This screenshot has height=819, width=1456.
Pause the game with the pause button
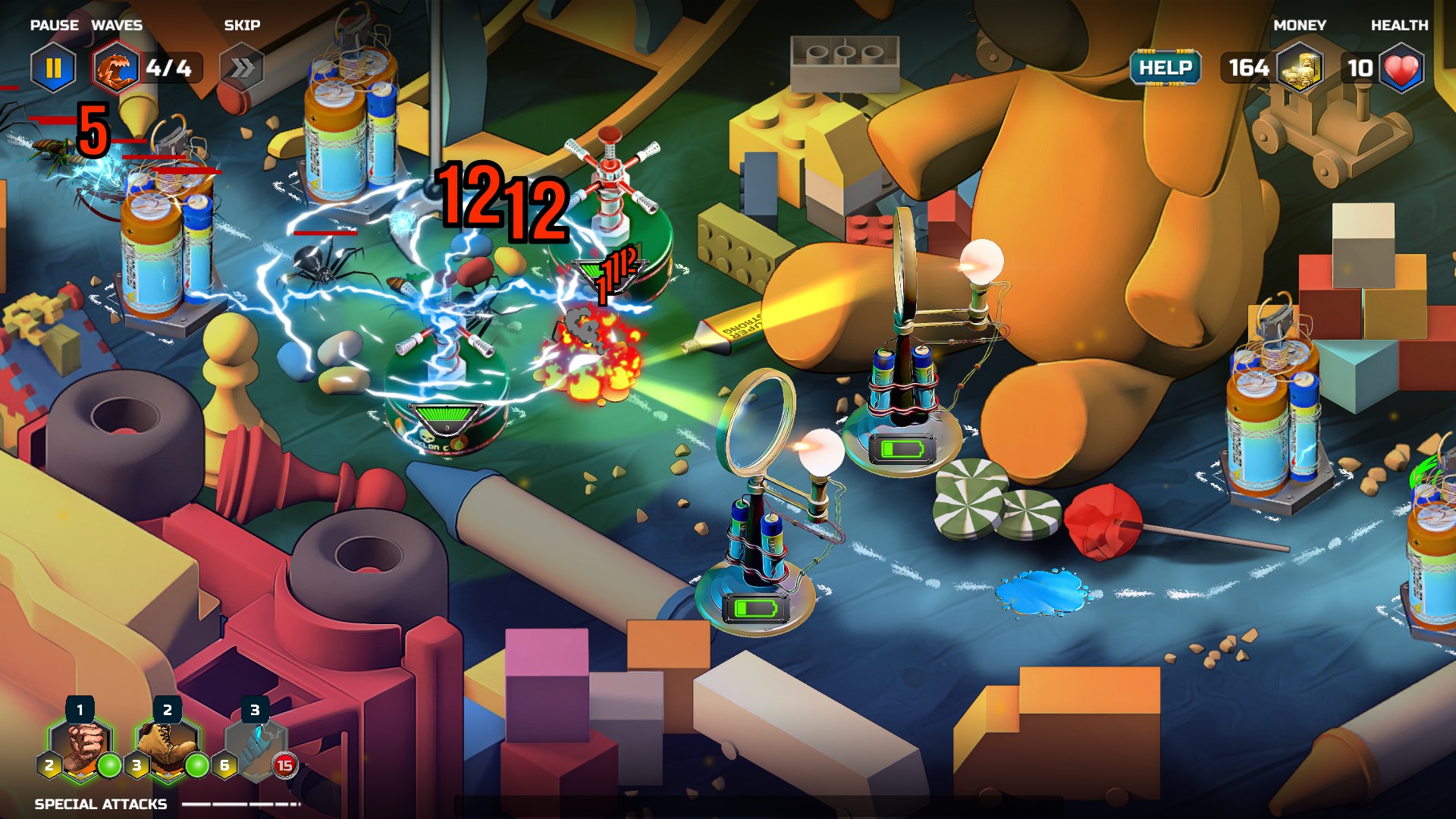coord(53,68)
